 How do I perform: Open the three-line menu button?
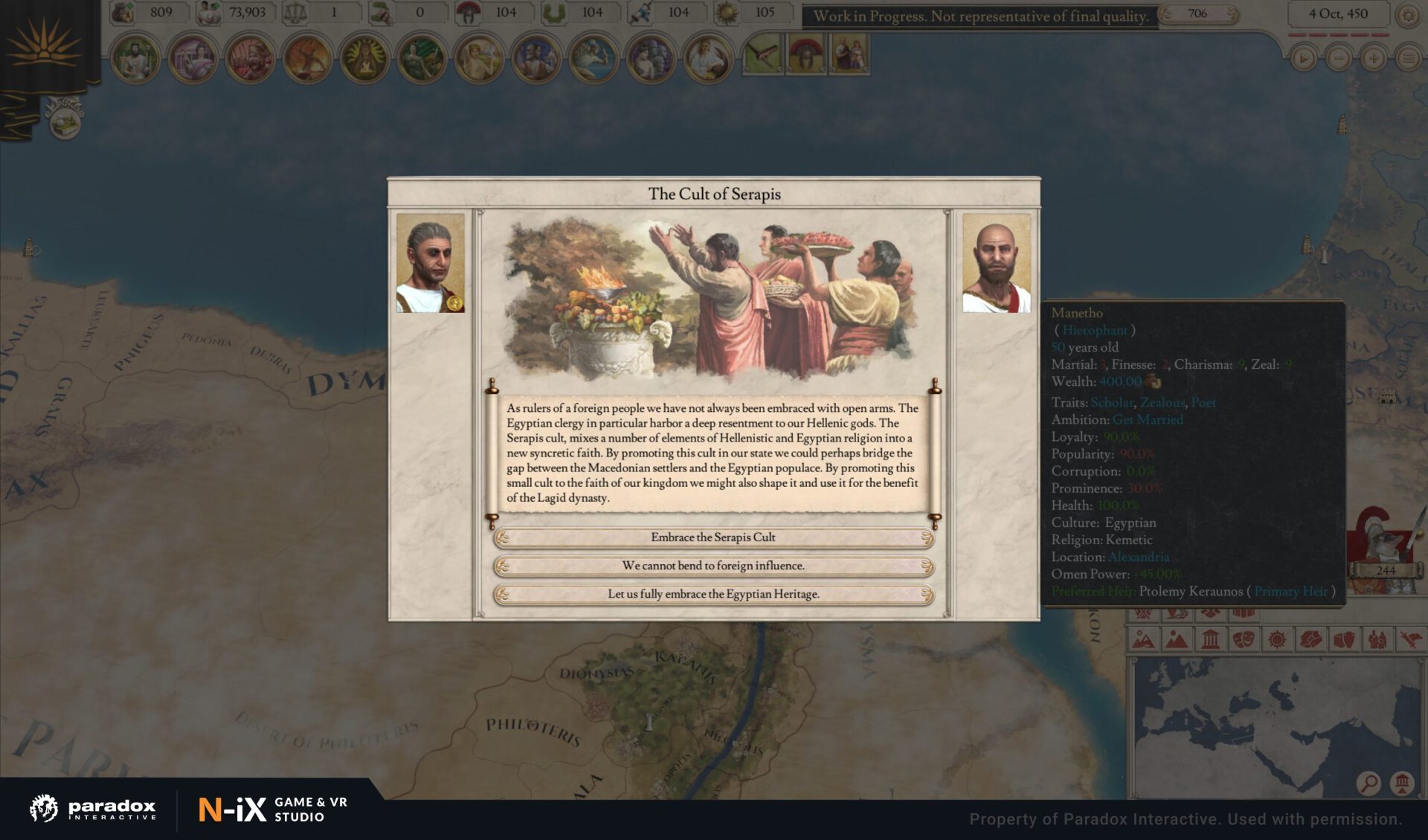[x=1408, y=59]
